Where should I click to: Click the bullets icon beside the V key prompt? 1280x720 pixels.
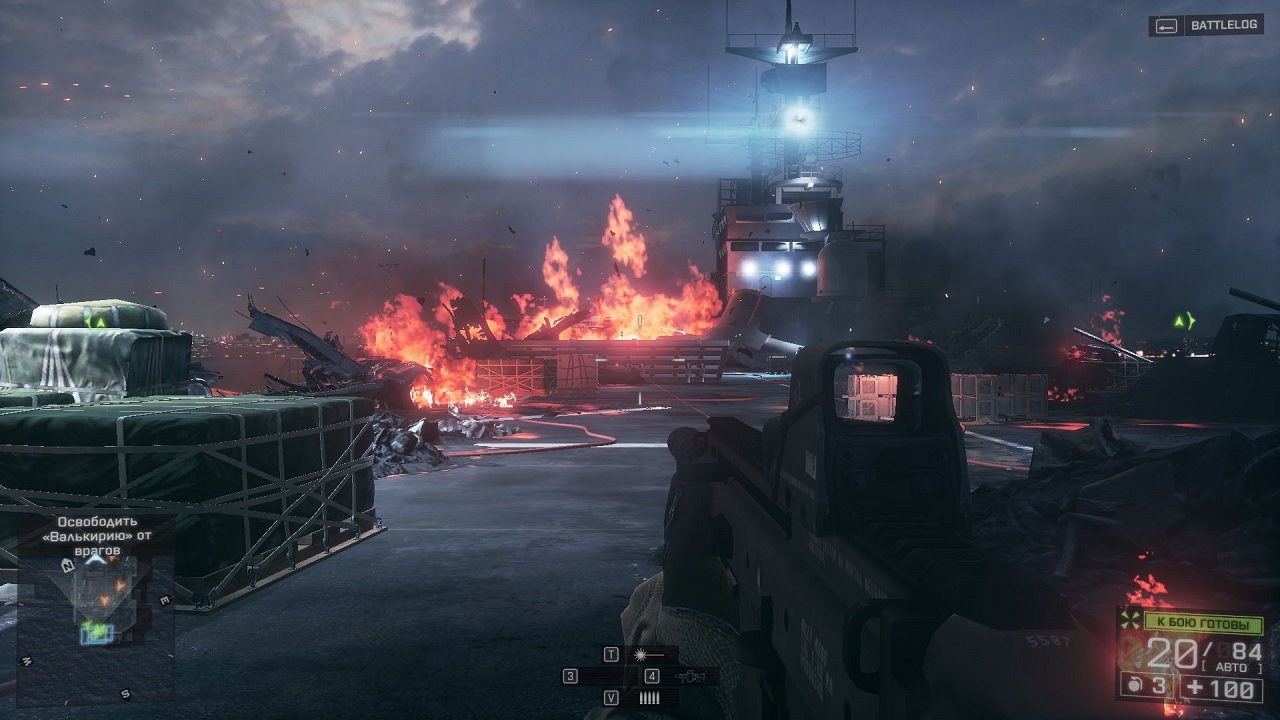click(x=648, y=698)
